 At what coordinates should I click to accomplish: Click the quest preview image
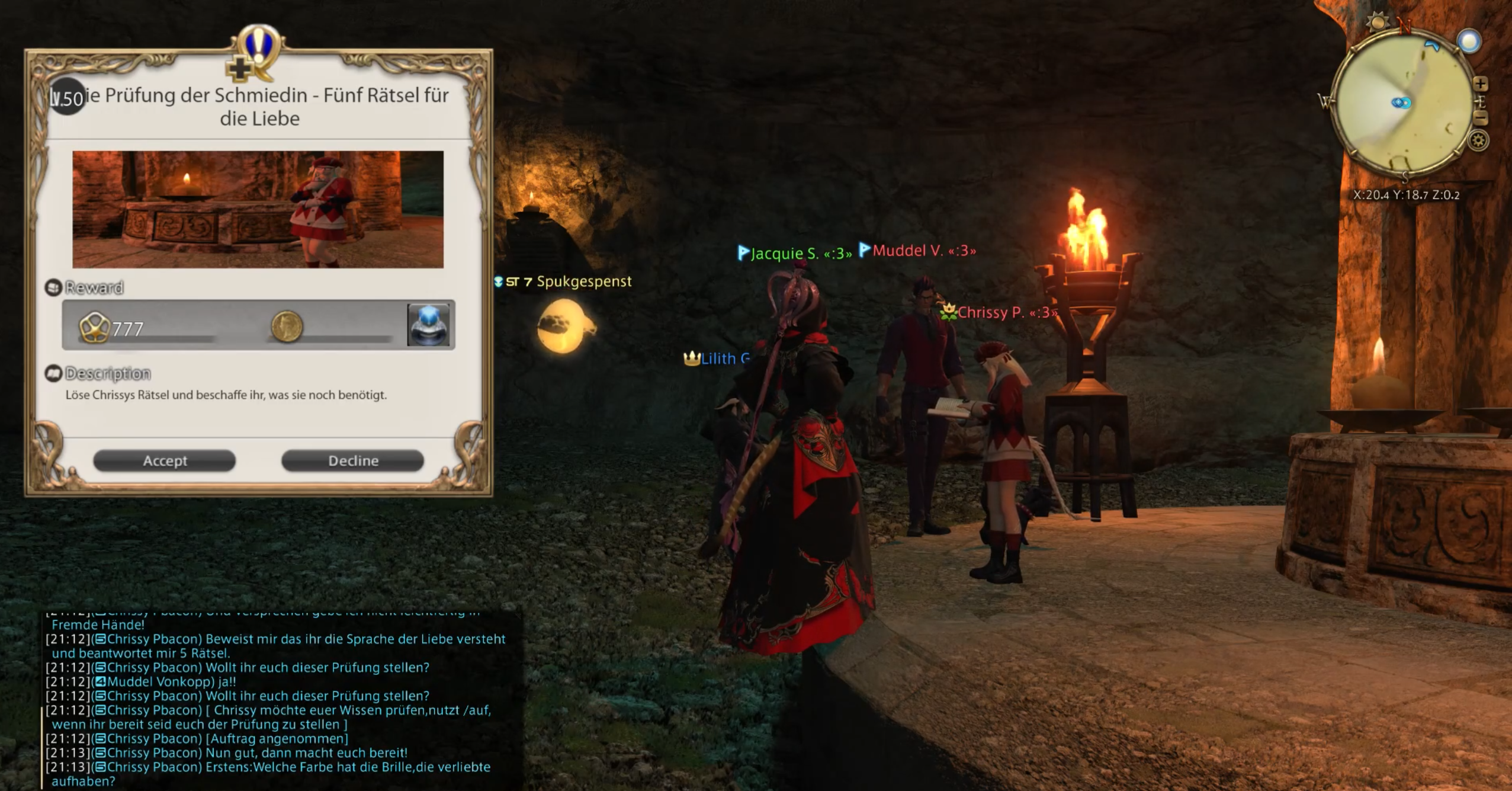(258, 209)
